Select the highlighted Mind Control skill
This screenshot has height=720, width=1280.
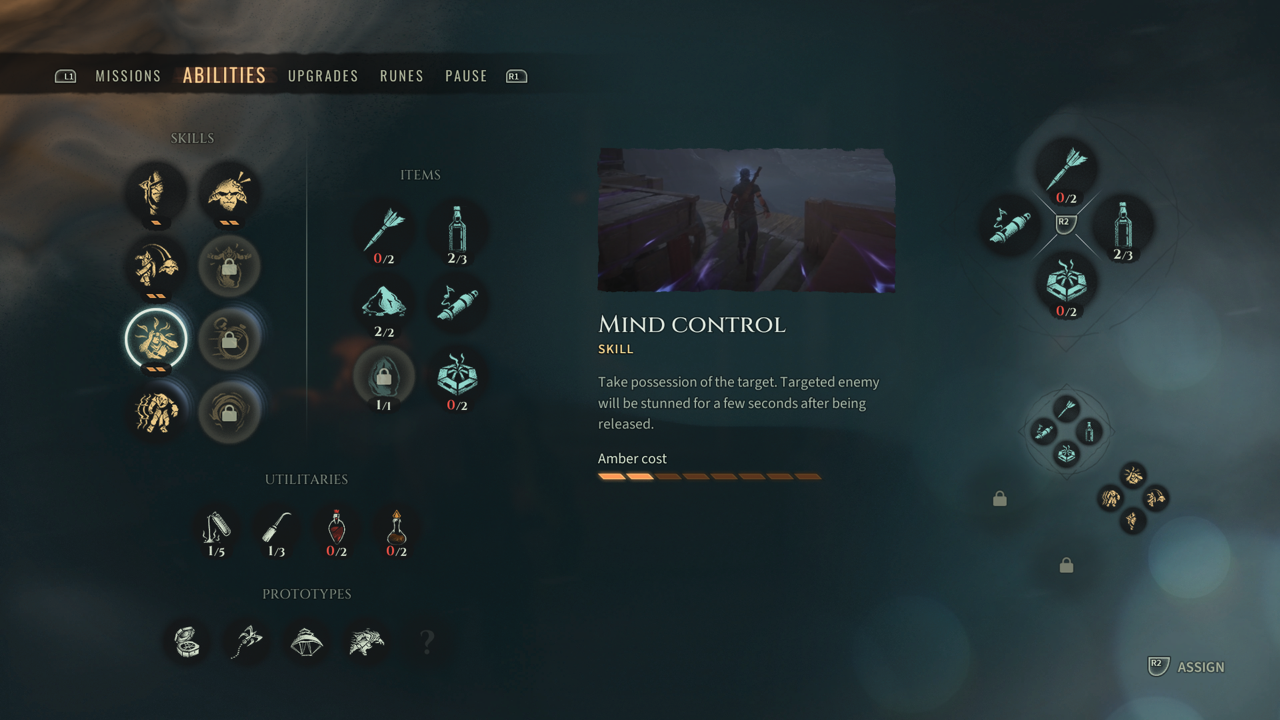[x=156, y=338]
